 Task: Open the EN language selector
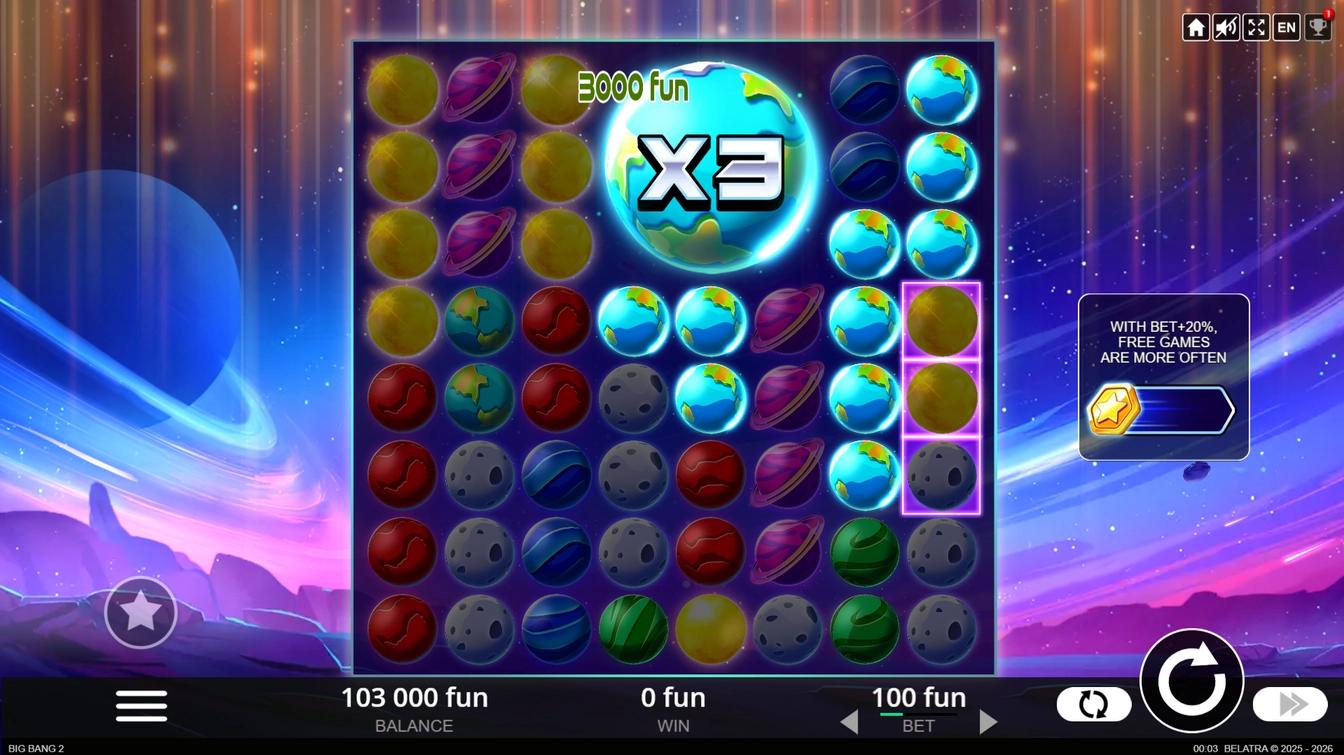tap(1285, 27)
